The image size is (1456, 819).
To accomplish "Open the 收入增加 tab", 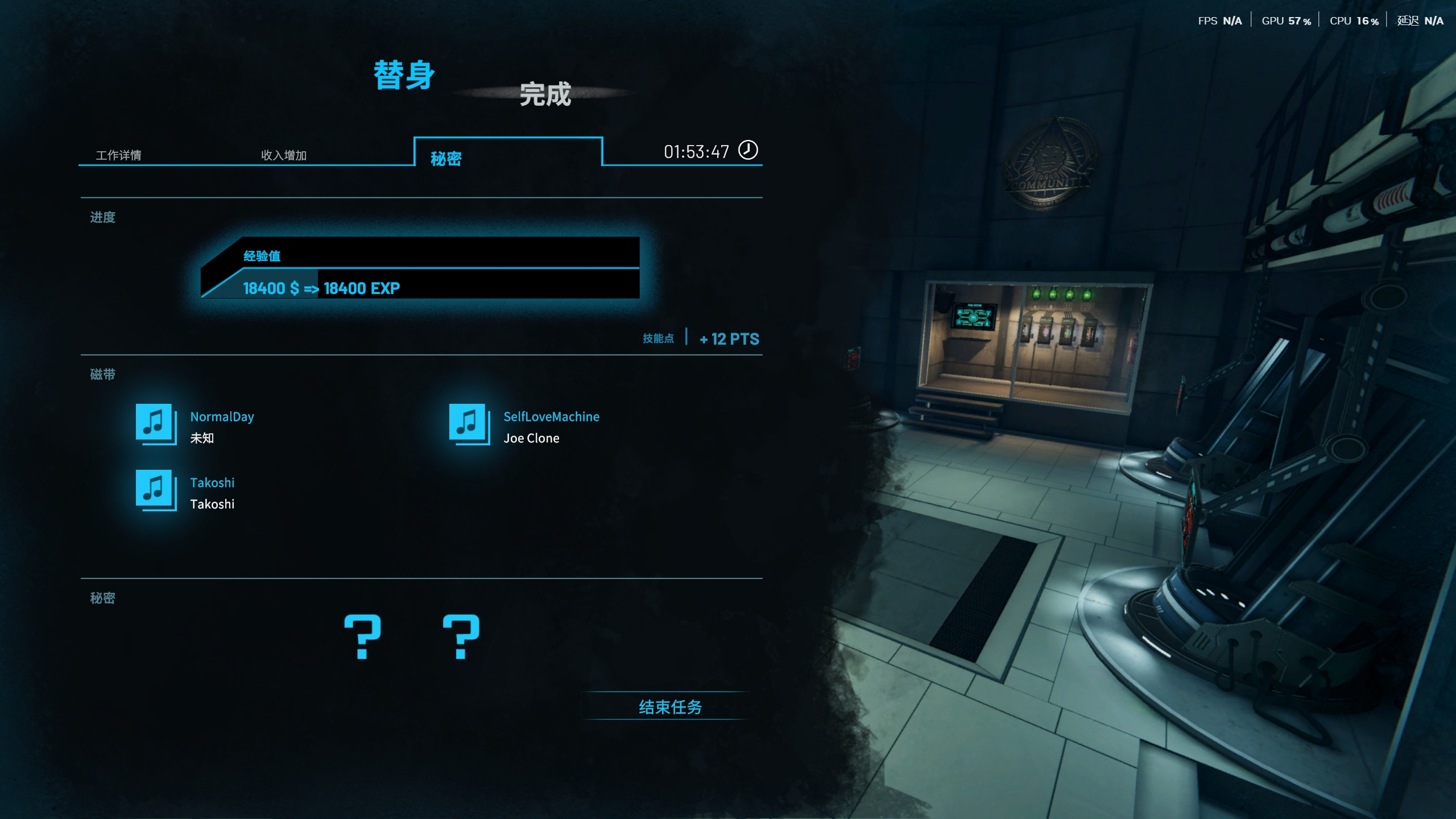I will click(x=283, y=155).
